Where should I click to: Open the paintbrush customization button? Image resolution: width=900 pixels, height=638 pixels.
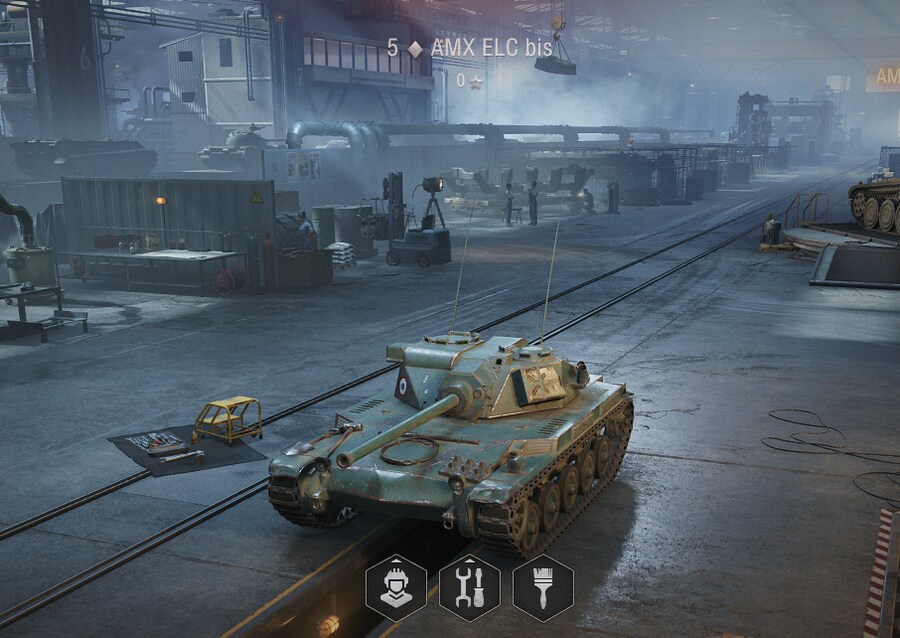pos(543,588)
